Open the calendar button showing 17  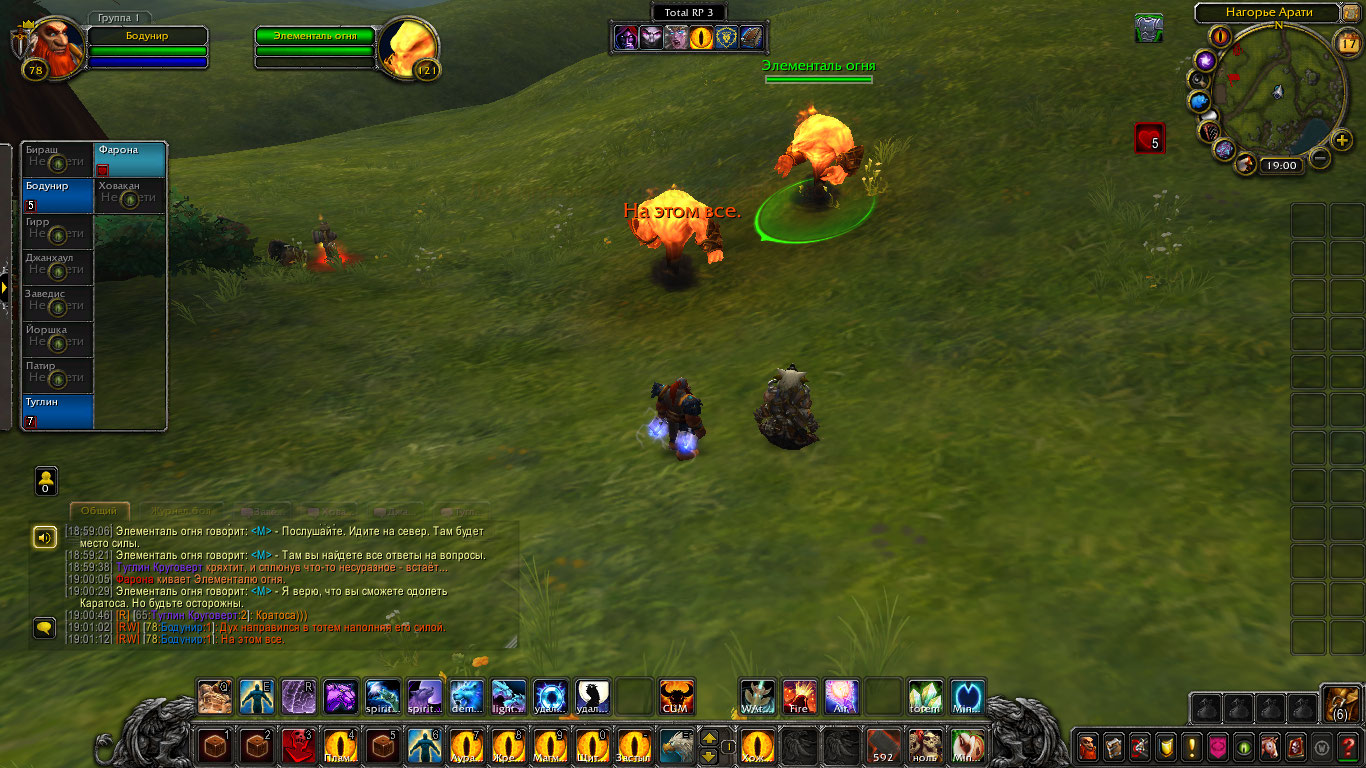(x=1347, y=42)
